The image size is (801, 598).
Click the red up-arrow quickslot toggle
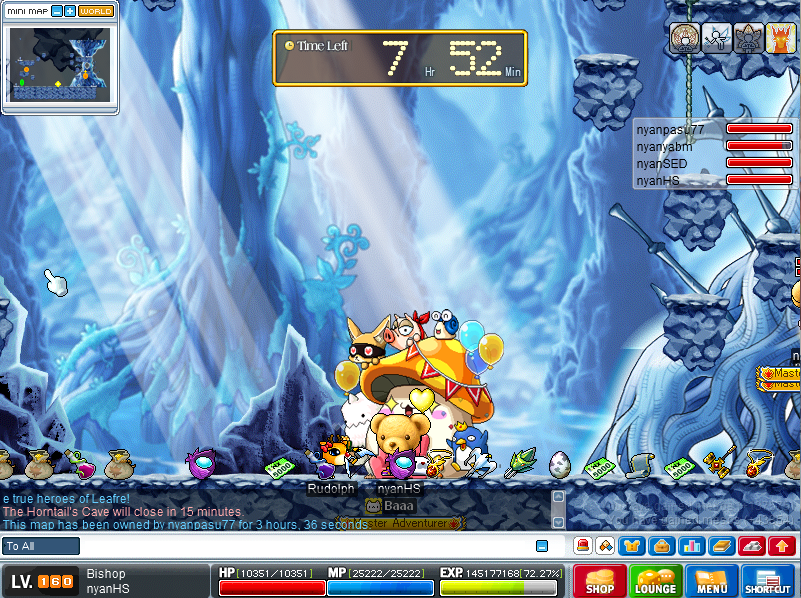click(x=783, y=546)
